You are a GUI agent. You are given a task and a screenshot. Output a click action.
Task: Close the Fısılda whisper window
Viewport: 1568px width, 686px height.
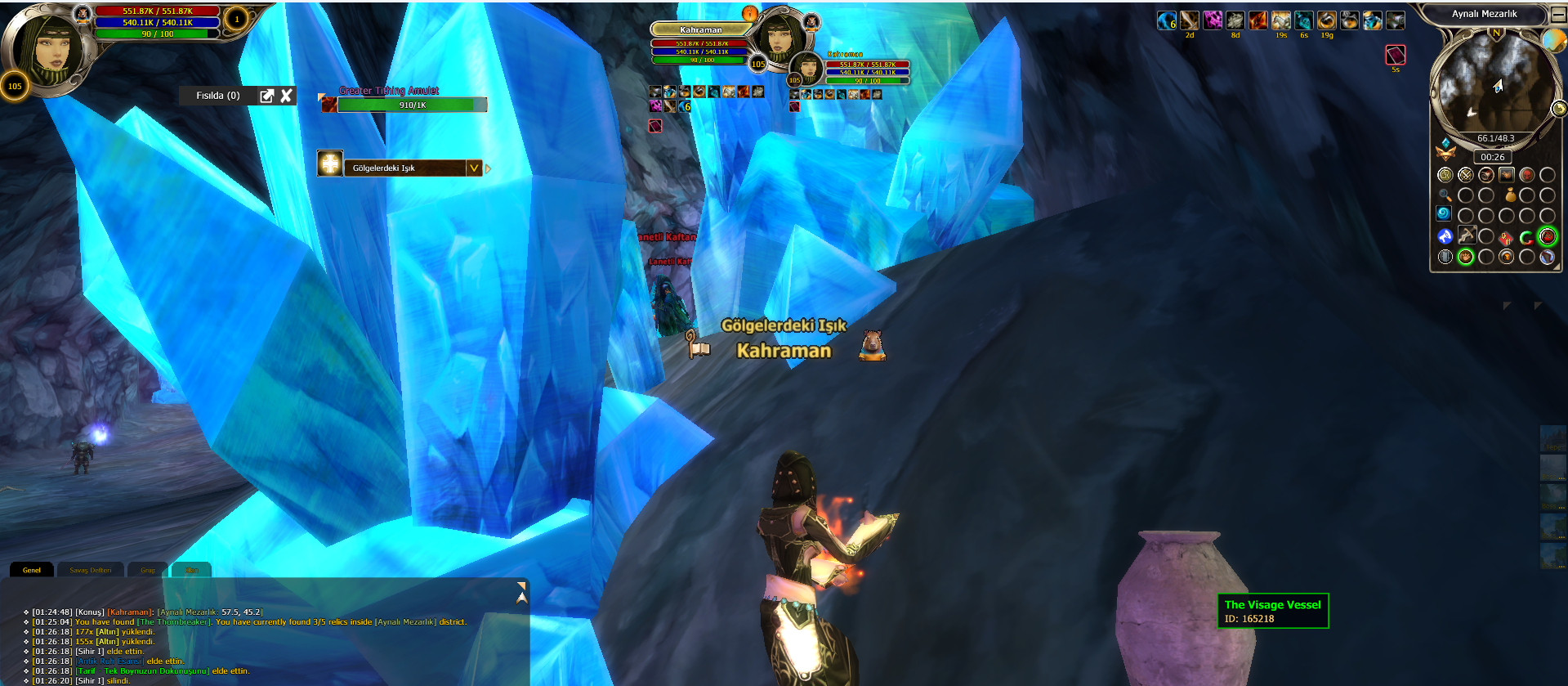point(286,96)
